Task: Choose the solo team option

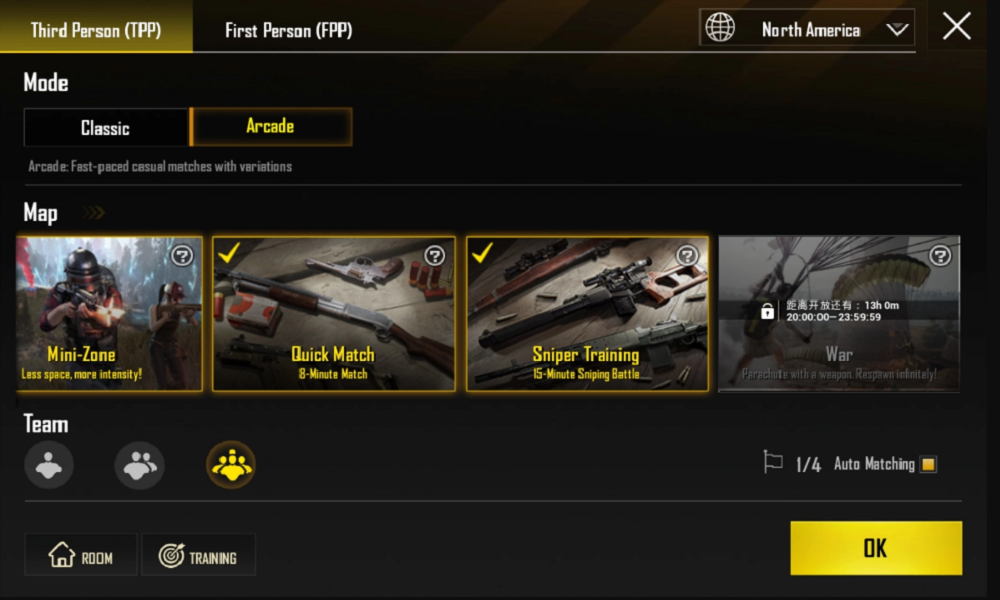Action: tap(49, 465)
